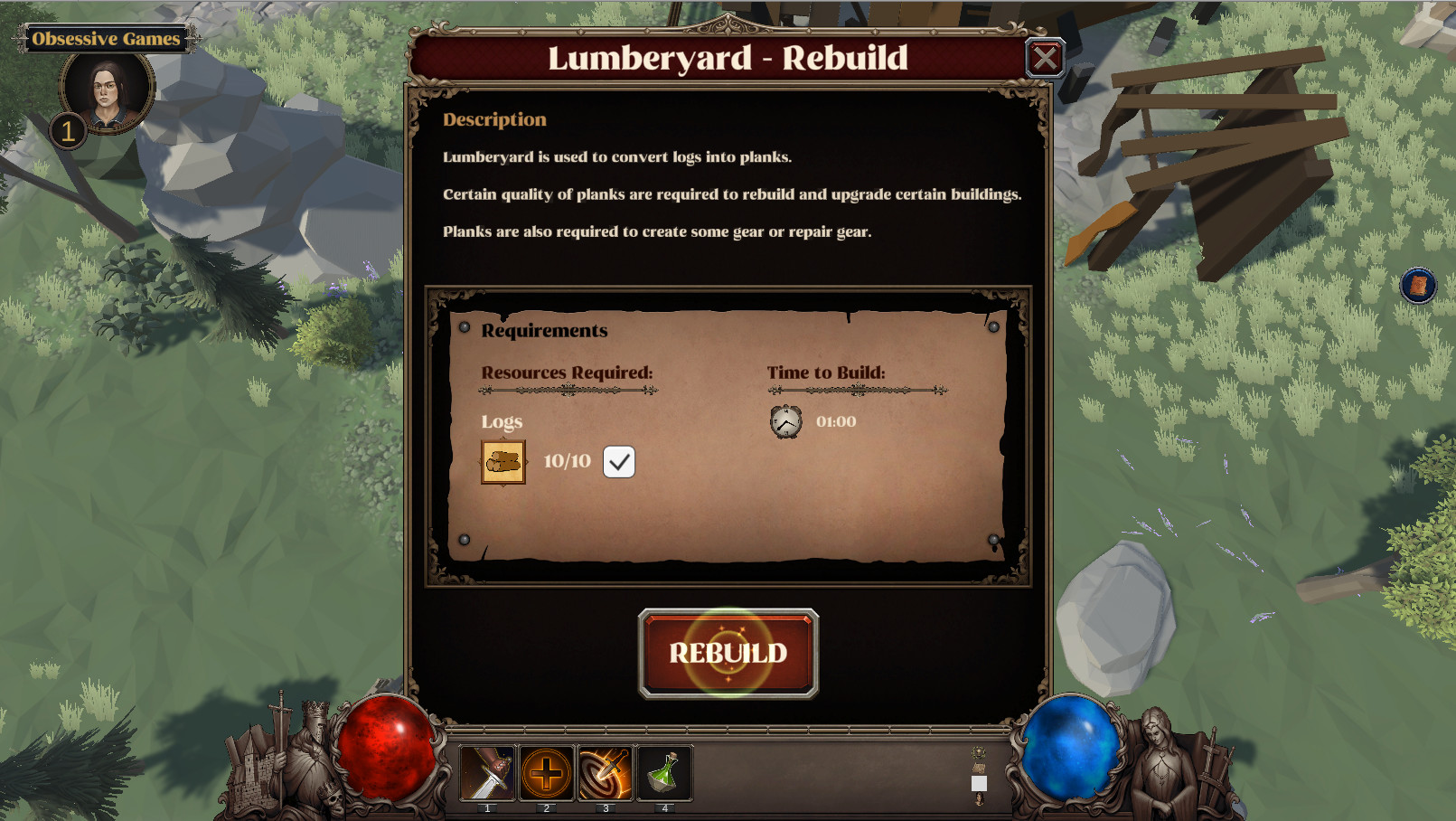Viewport: 1456px width, 821px height.
Task: Click the small character portrait below the empty slot
Action: click(980, 799)
